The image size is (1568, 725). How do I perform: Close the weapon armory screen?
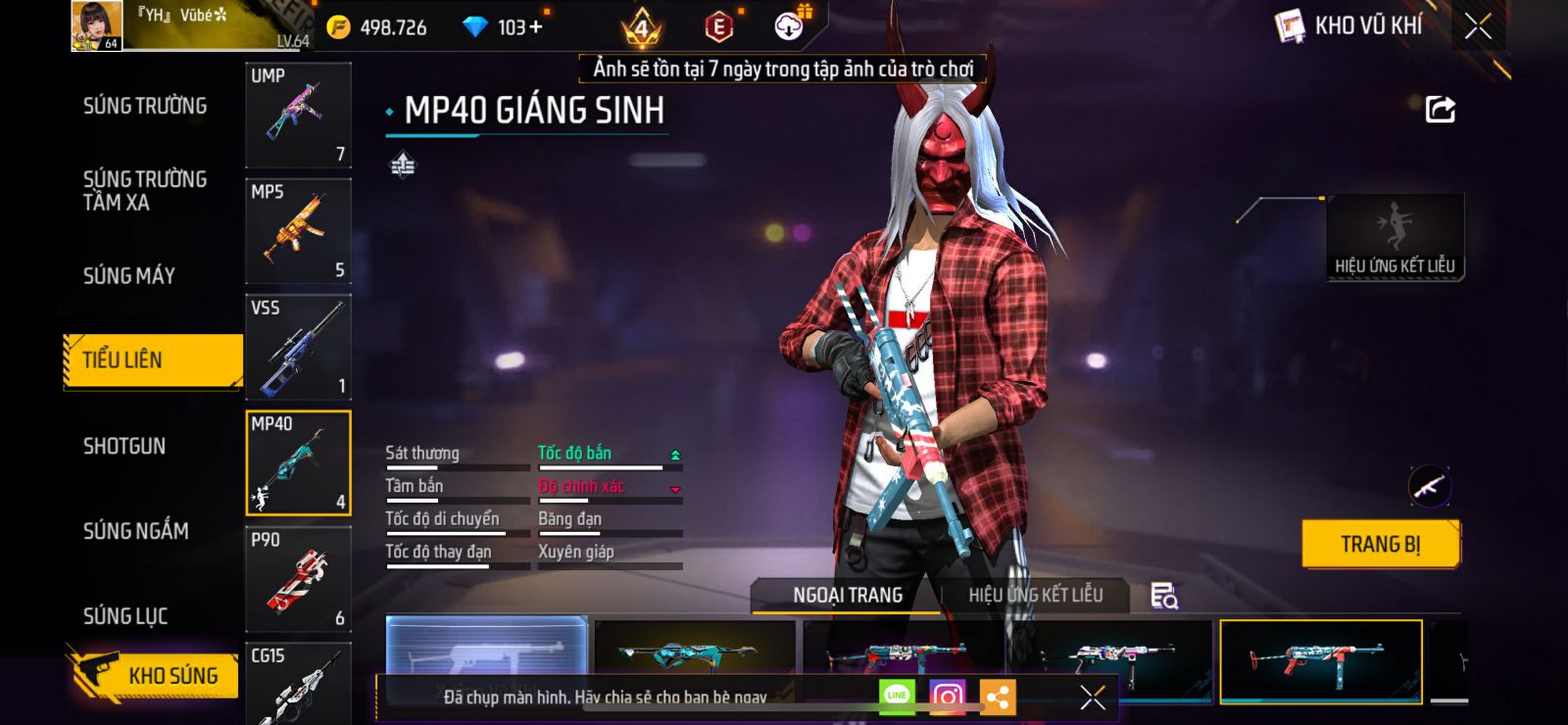click(1478, 26)
